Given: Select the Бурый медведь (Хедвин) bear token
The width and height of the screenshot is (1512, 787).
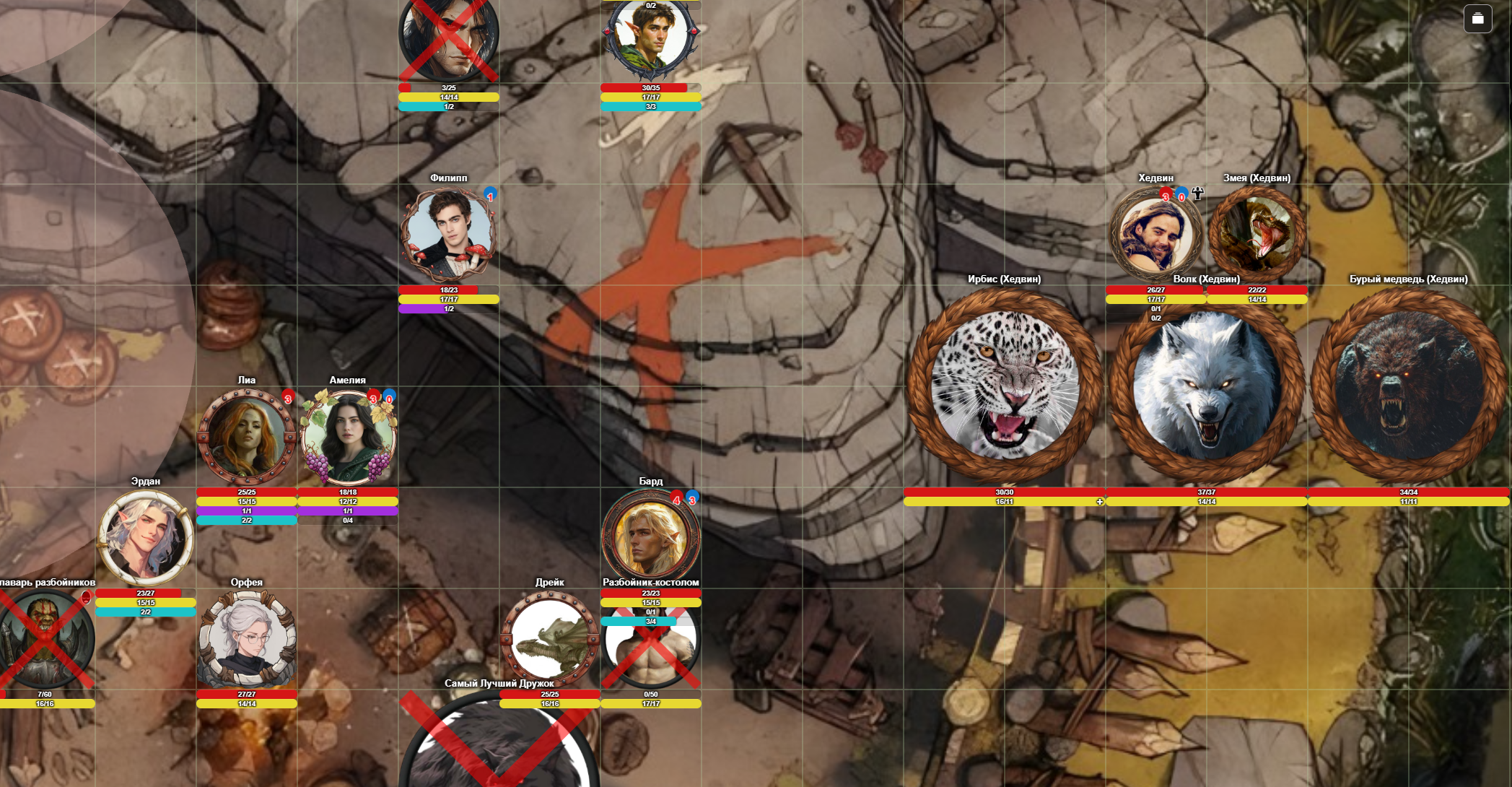Looking at the screenshot, I should 1408,386.
